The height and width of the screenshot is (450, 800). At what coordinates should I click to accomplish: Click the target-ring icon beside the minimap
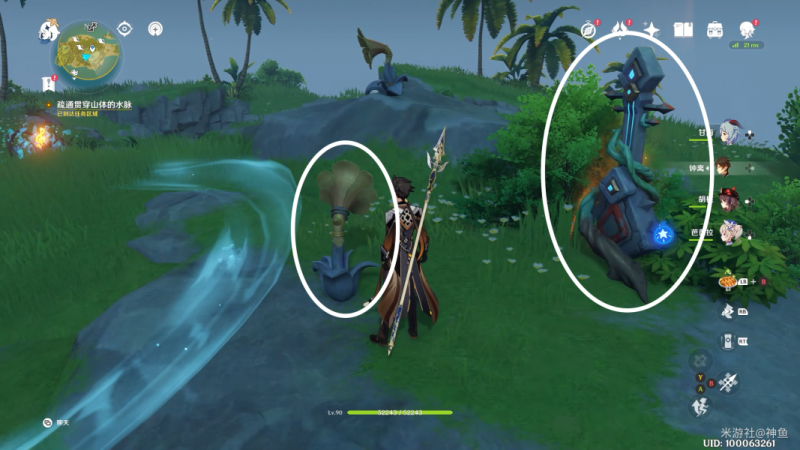[x=124, y=29]
